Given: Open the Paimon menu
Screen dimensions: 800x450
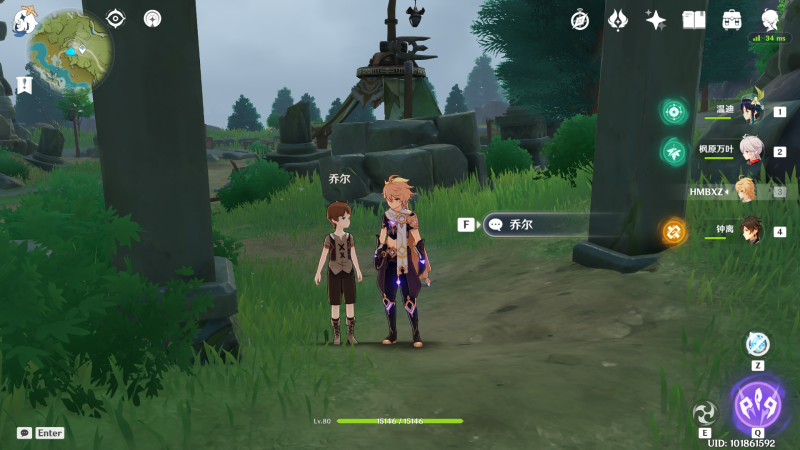Looking at the screenshot, I should (x=22, y=19).
